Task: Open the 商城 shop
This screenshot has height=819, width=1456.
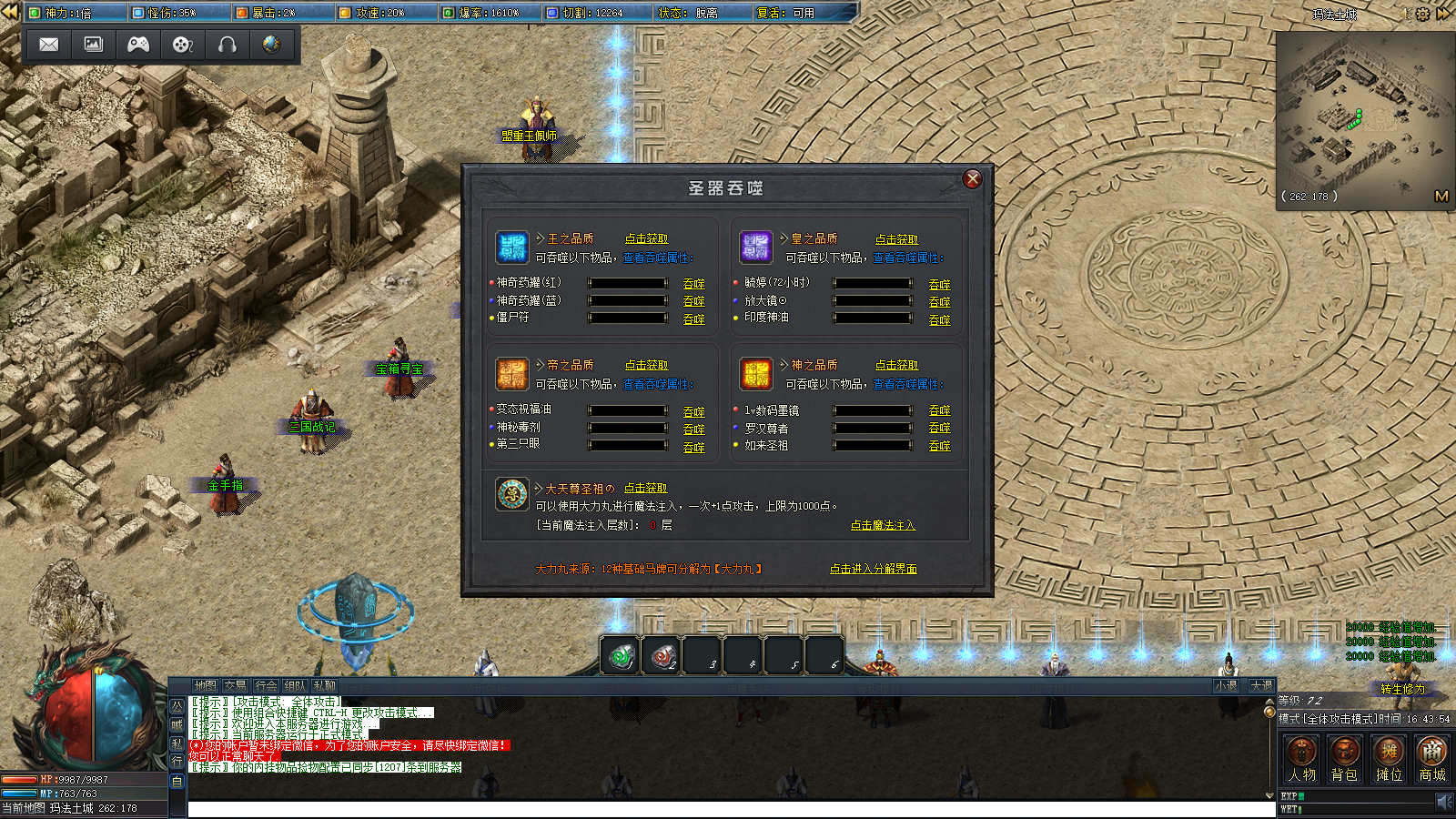Action: (1432, 759)
